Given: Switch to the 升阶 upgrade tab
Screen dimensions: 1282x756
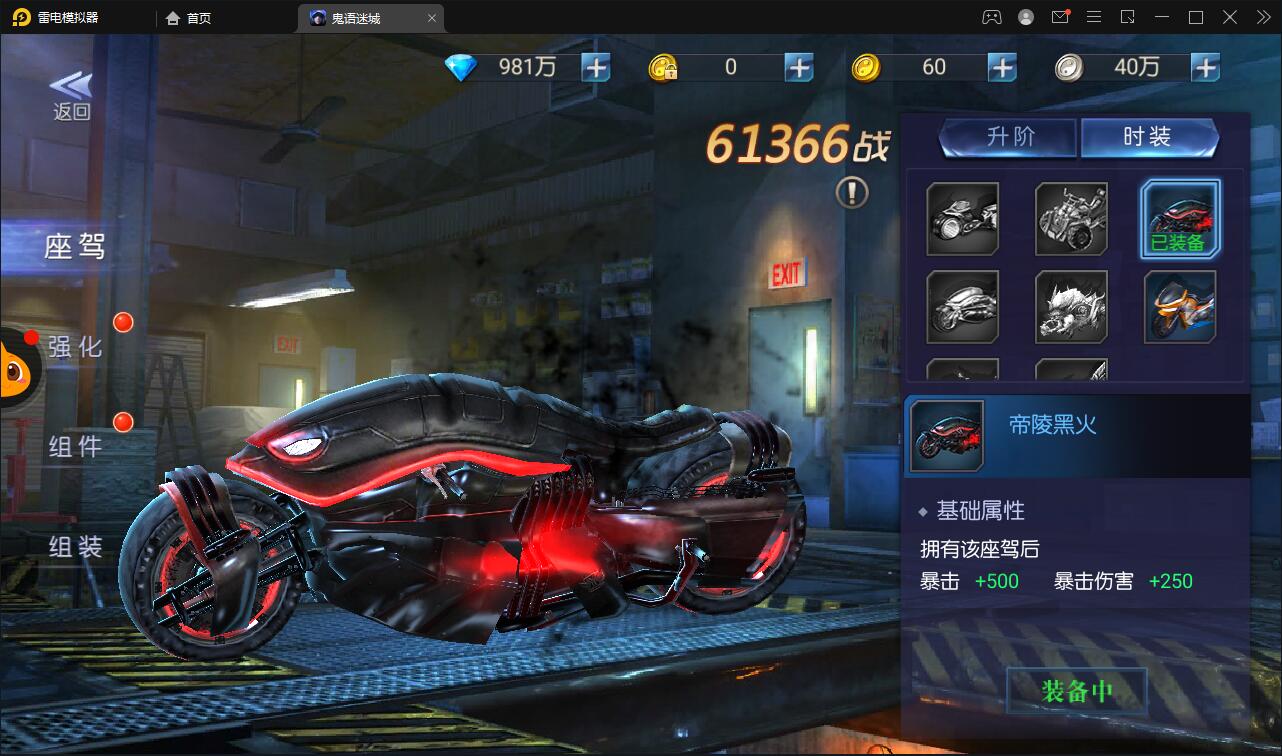Looking at the screenshot, I should coord(1009,137).
